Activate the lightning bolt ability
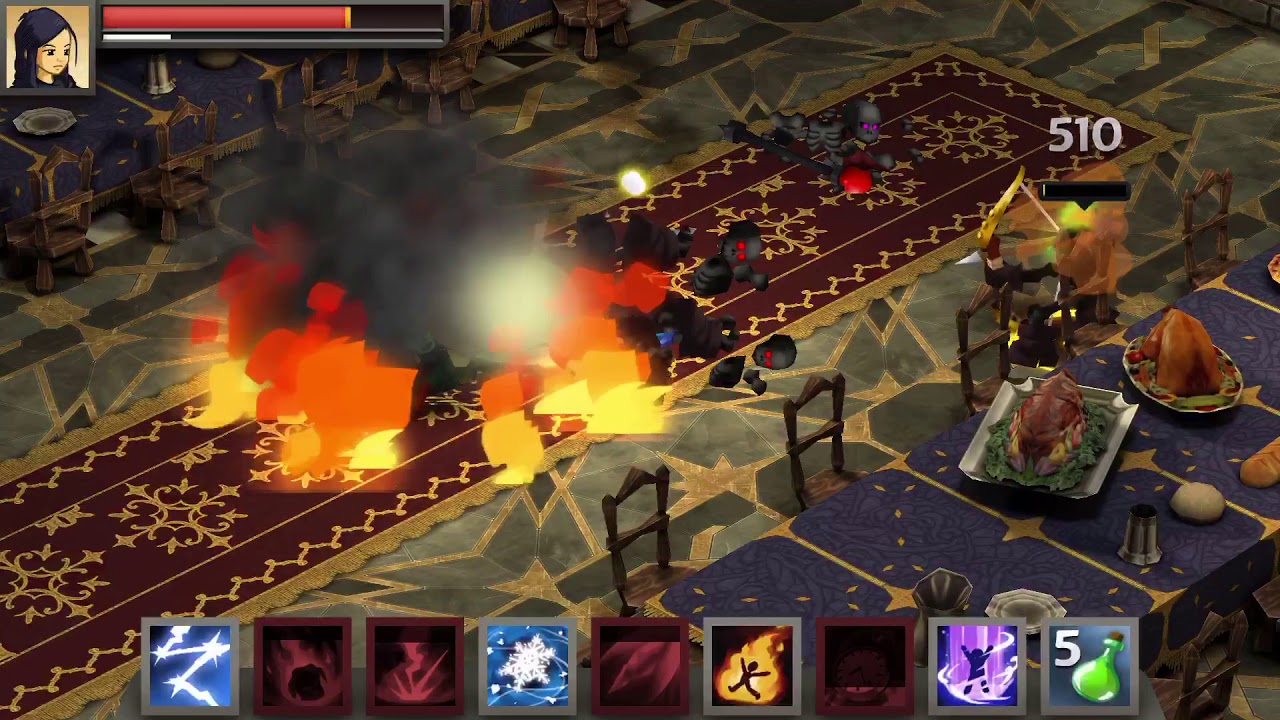This screenshot has width=1280, height=720. tap(190, 665)
